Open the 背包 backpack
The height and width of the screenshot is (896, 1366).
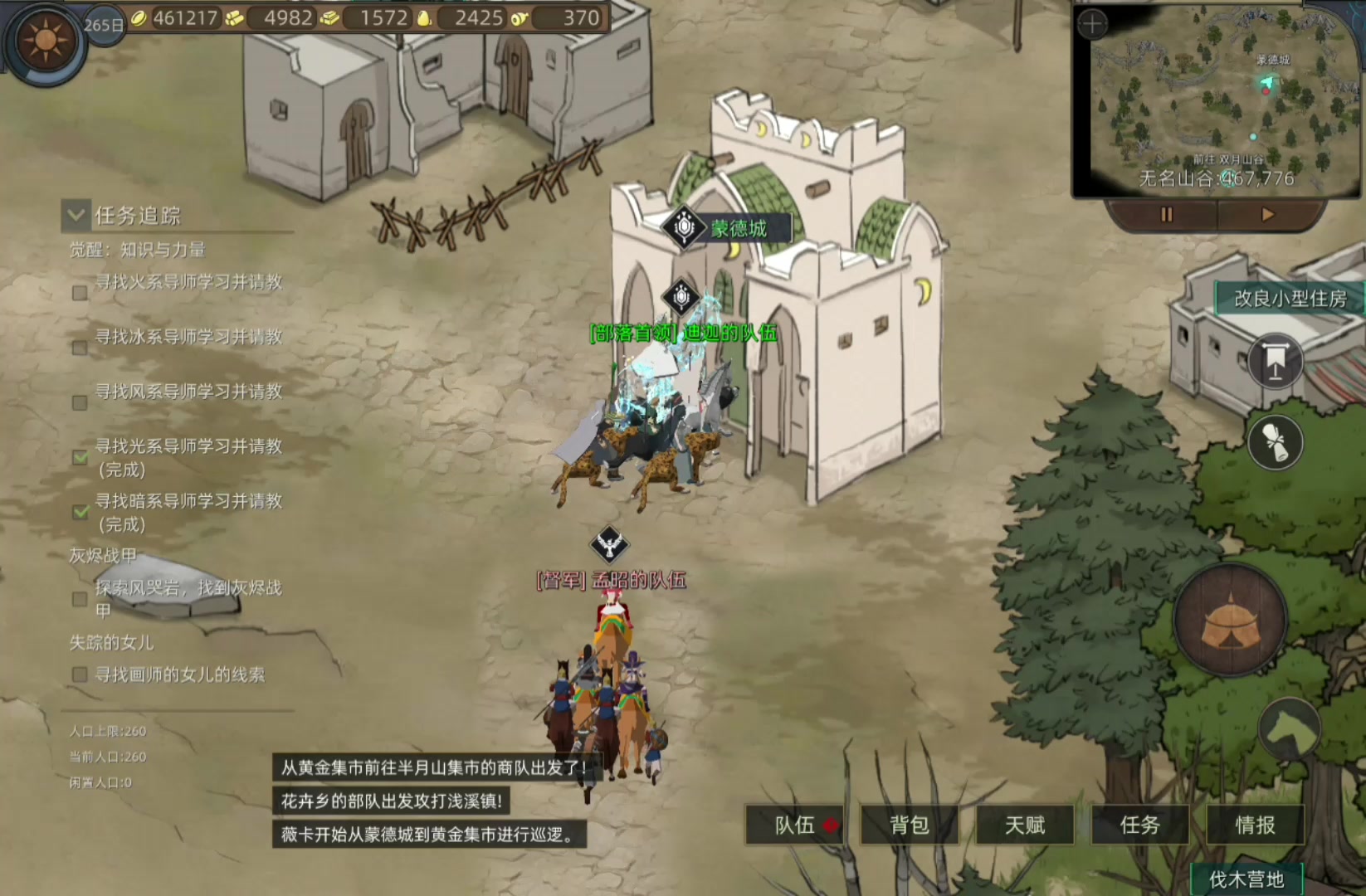pos(910,825)
